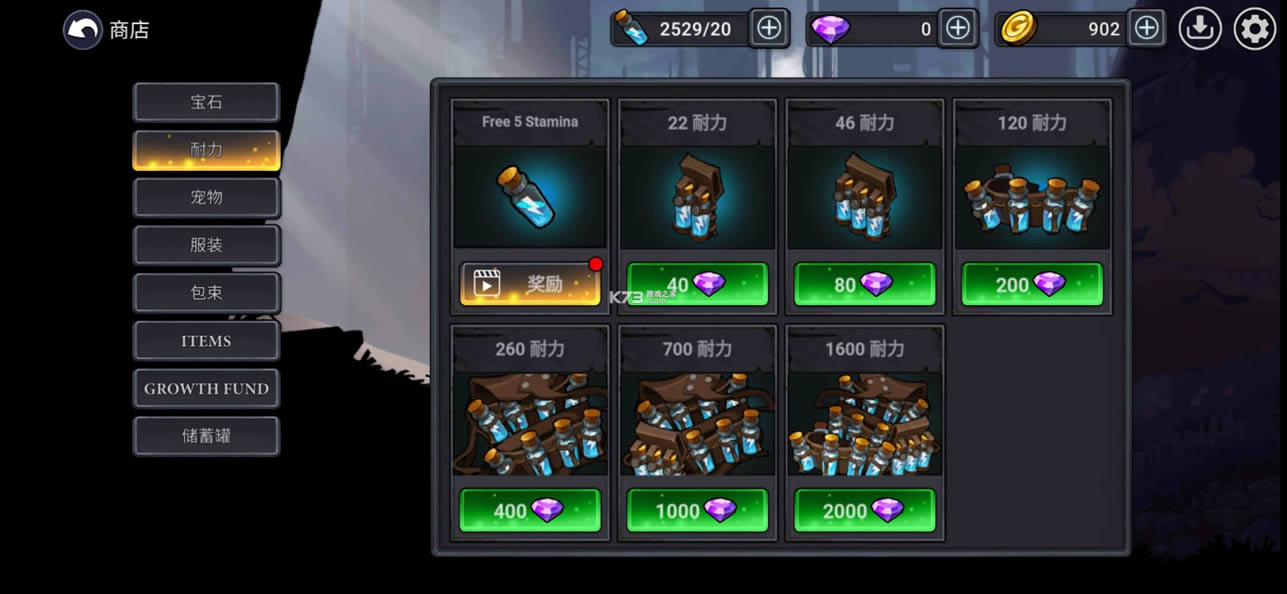The width and height of the screenshot is (1287, 594).
Task: View the GROWTH FUND category
Action: tap(206, 388)
